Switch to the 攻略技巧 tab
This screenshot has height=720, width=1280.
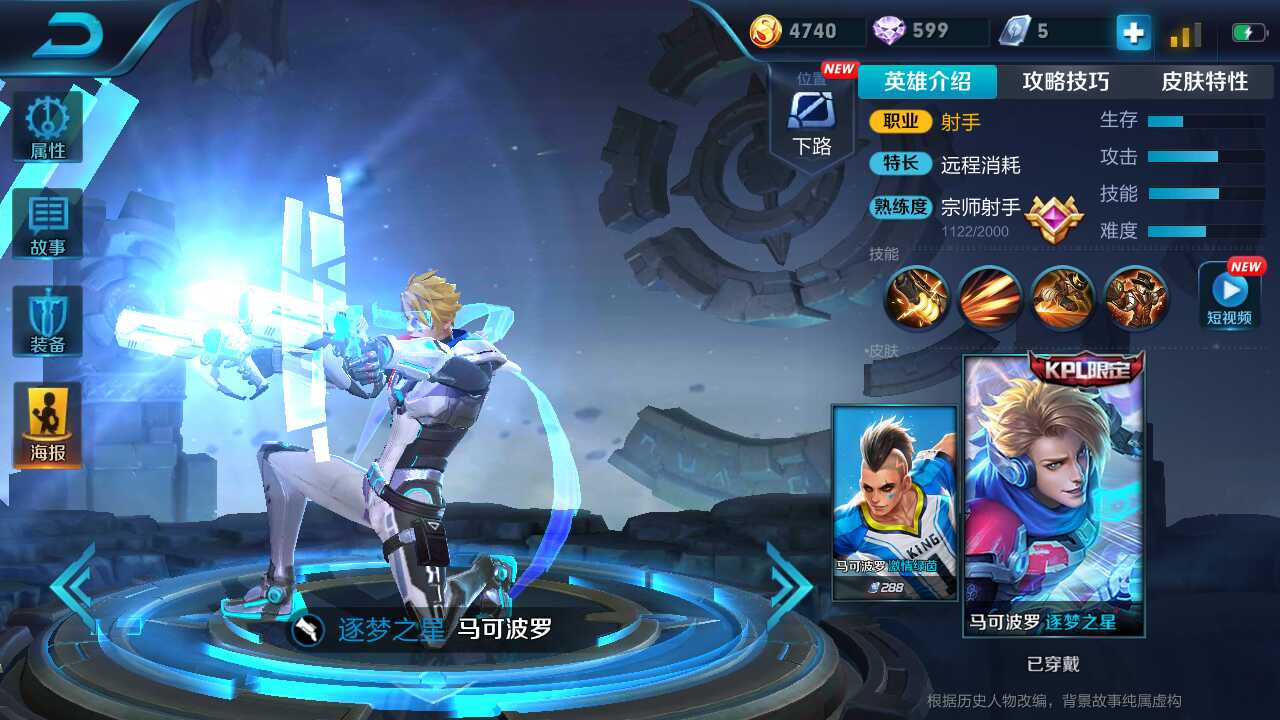[x=1066, y=83]
